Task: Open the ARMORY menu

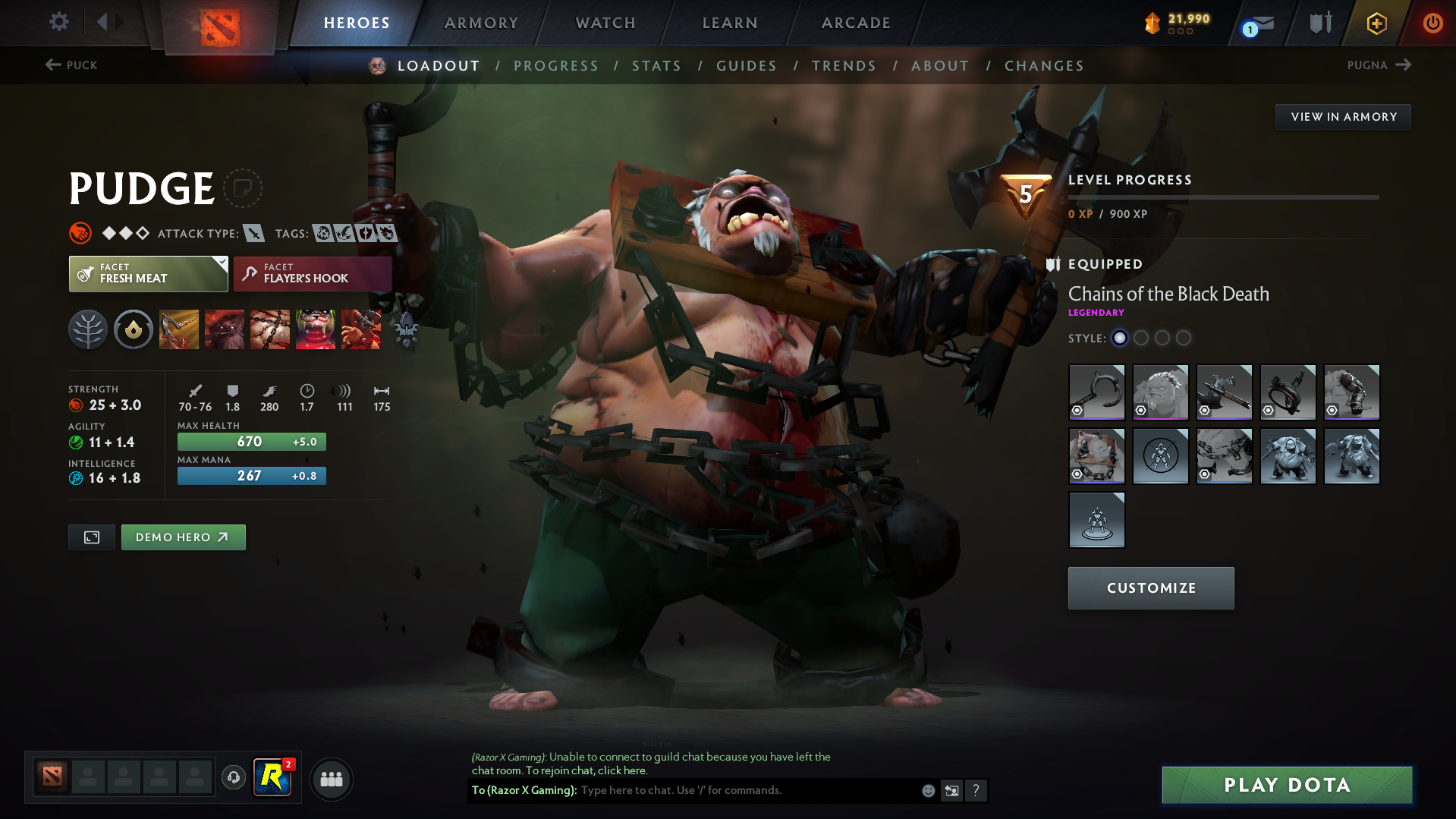Action: [481, 23]
